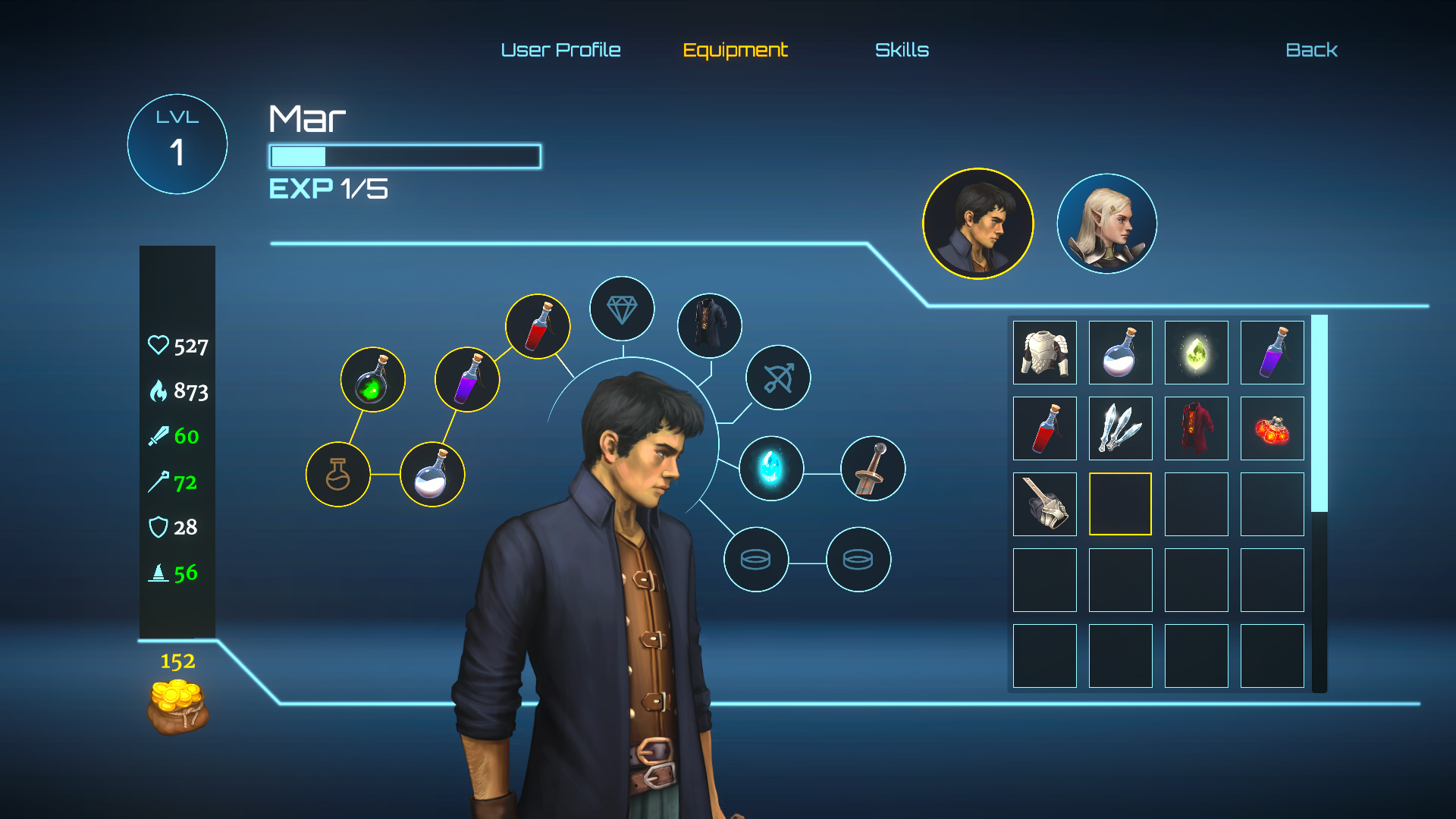Image resolution: width=1456 pixels, height=819 pixels.
Task: Open the bow ranged weapon slot
Action: click(x=778, y=378)
